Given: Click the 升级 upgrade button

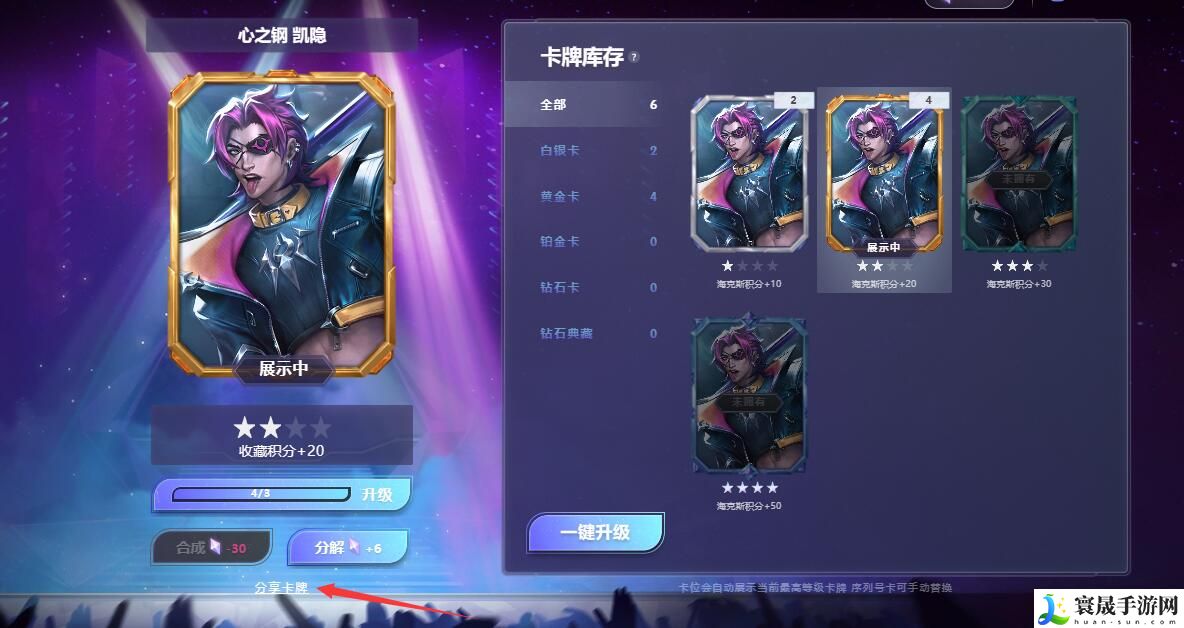Looking at the screenshot, I should pyautogui.click(x=377, y=494).
